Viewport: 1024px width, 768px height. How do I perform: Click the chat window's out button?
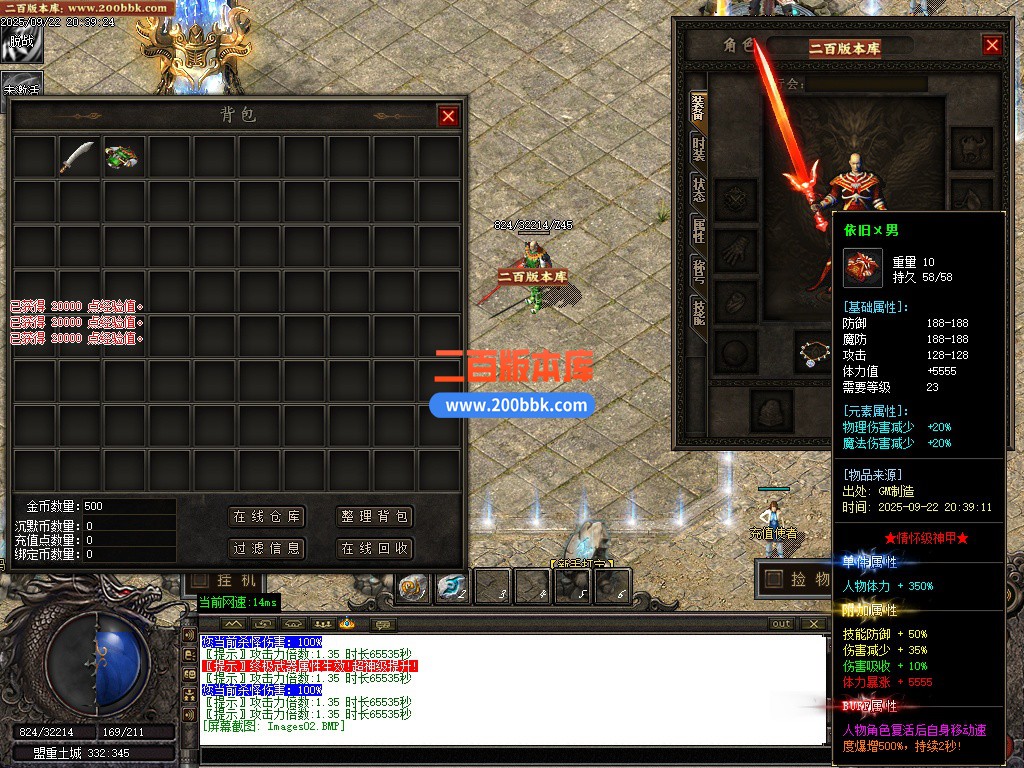[782, 624]
